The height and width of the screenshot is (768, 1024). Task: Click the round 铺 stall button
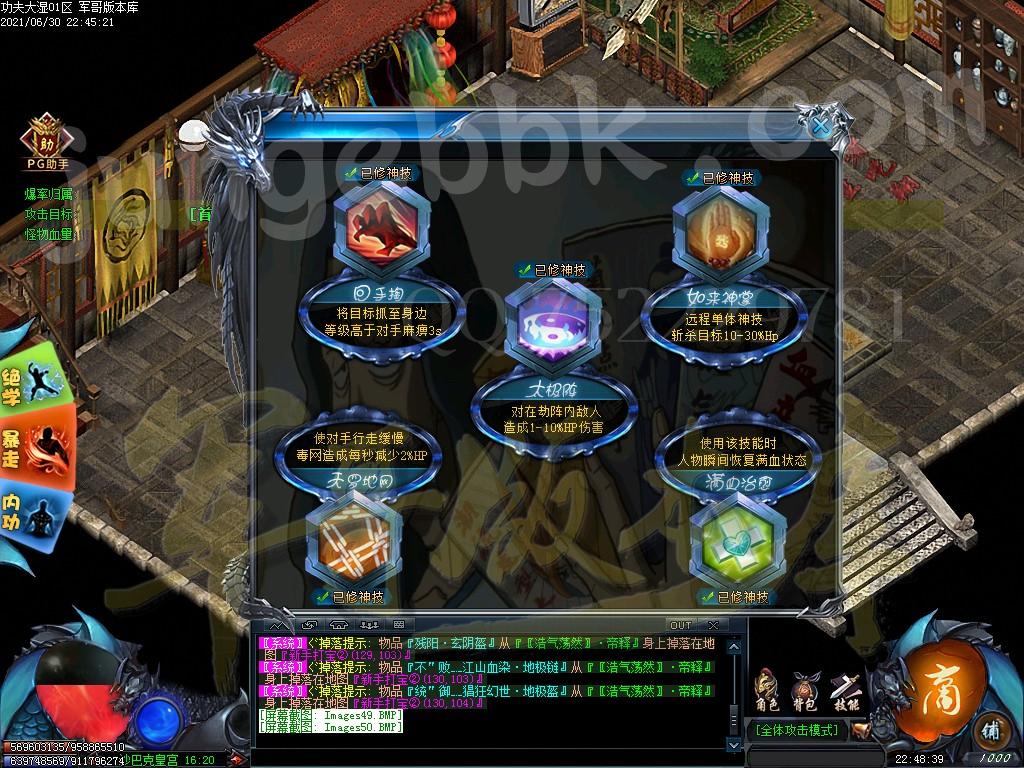coord(988,728)
